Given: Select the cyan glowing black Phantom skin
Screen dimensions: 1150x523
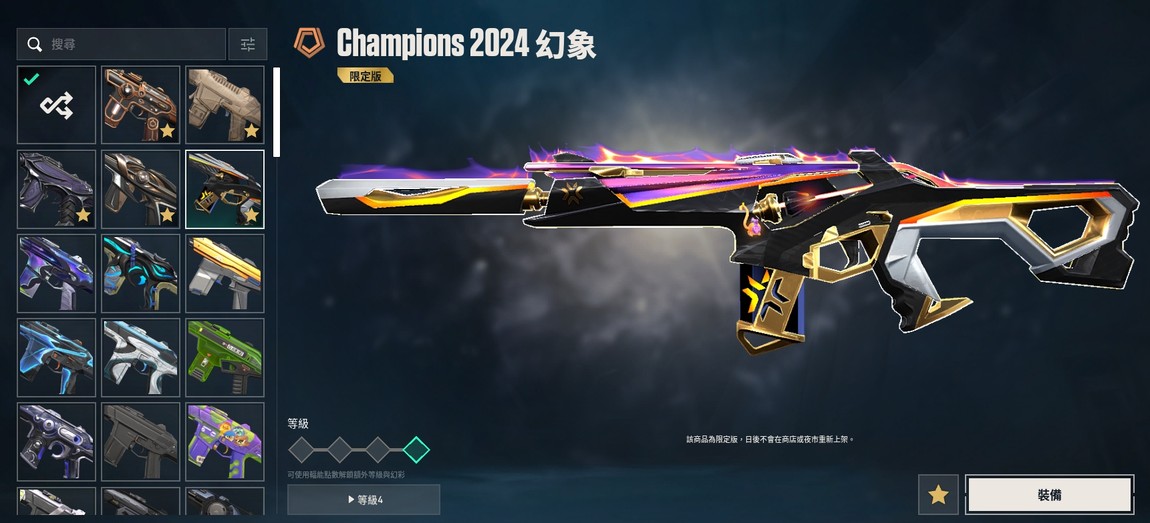Looking at the screenshot, I should click(141, 273).
